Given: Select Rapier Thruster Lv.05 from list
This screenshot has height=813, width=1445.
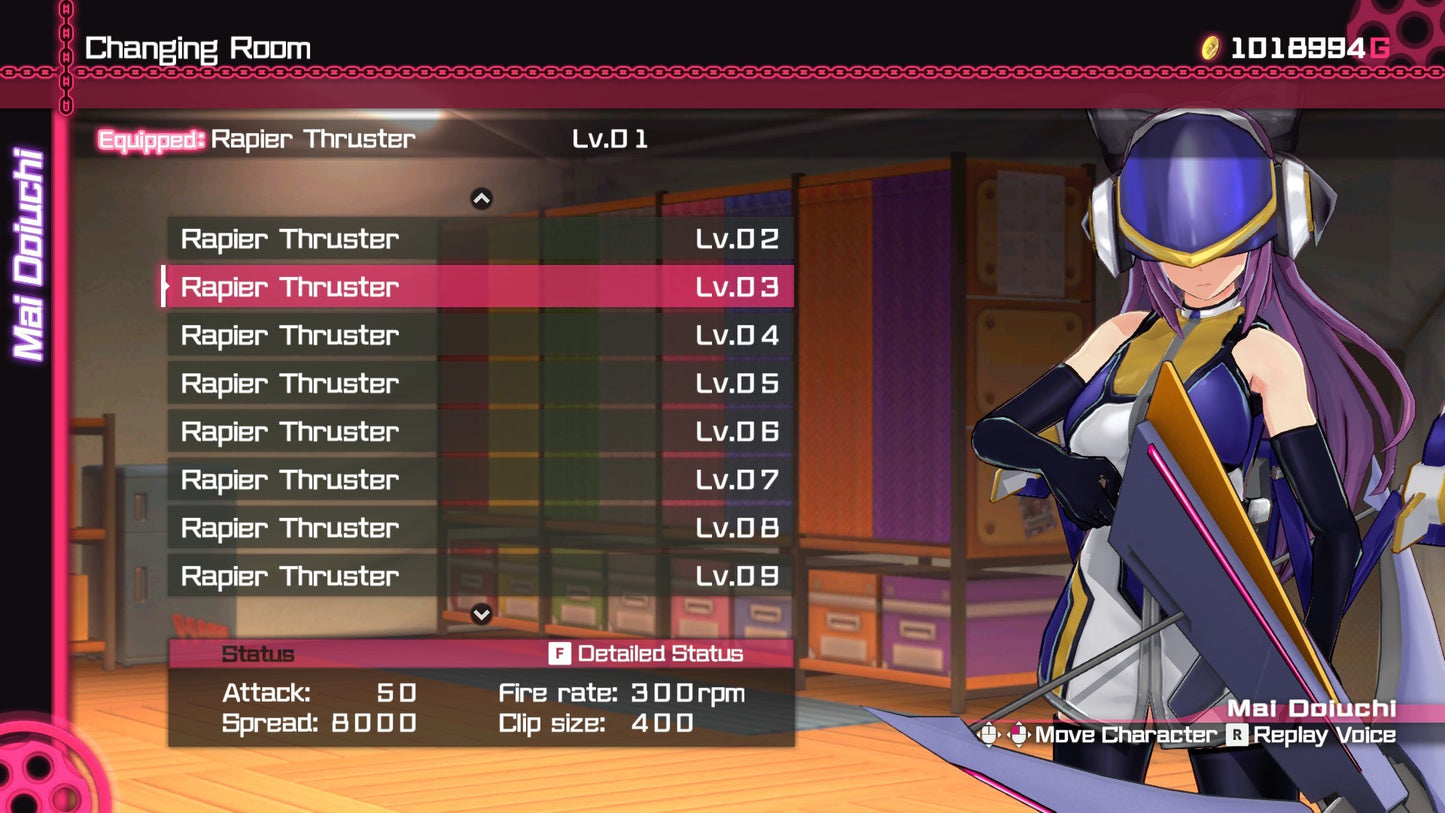Looking at the screenshot, I should point(479,383).
